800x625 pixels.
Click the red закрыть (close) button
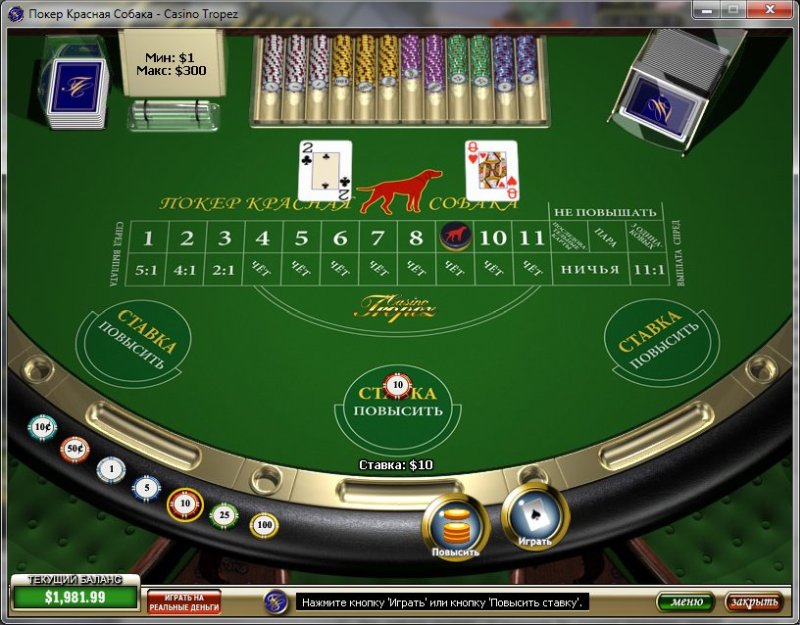753,602
